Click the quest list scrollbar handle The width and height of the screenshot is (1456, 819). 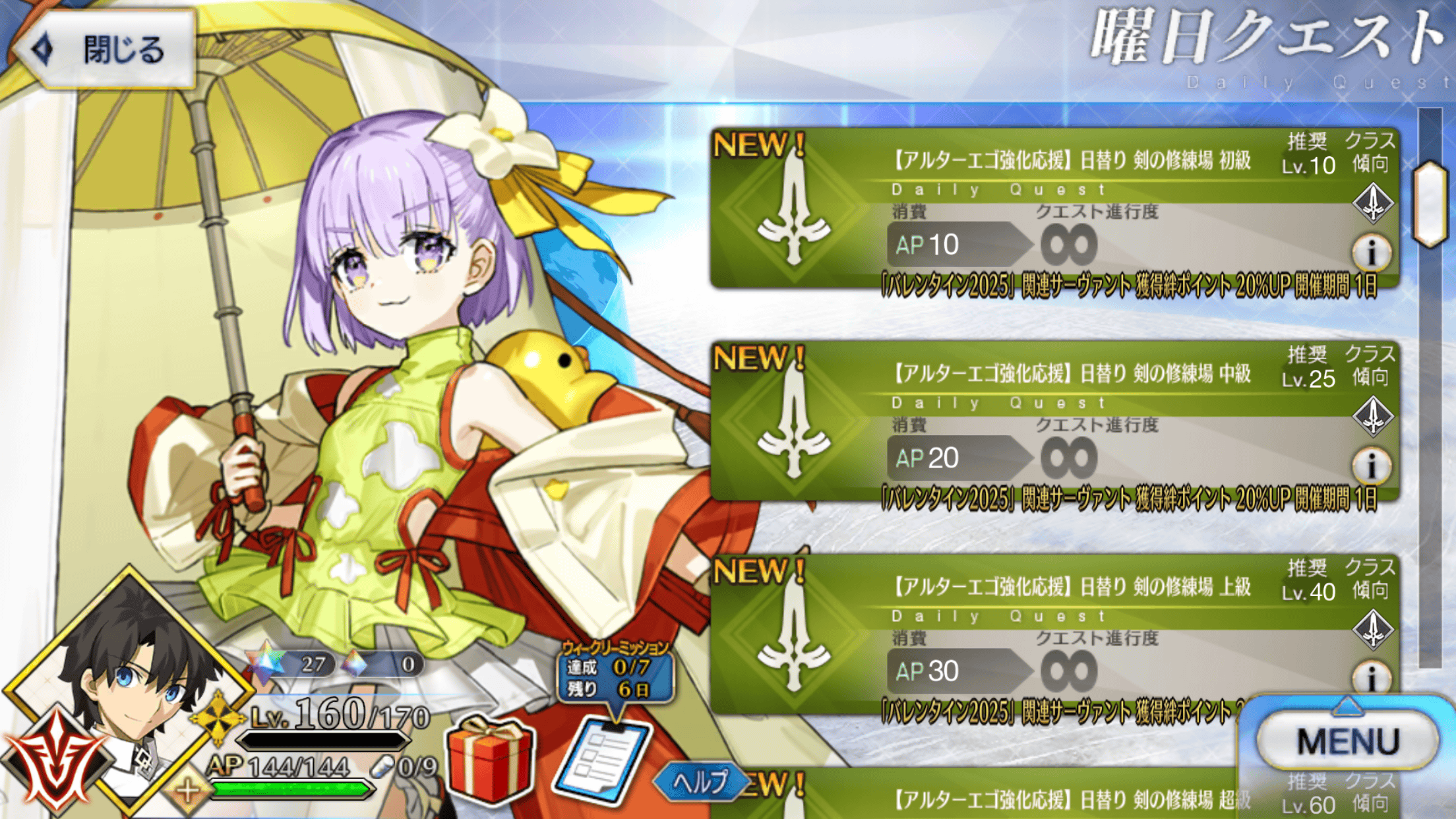tap(1431, 203)
